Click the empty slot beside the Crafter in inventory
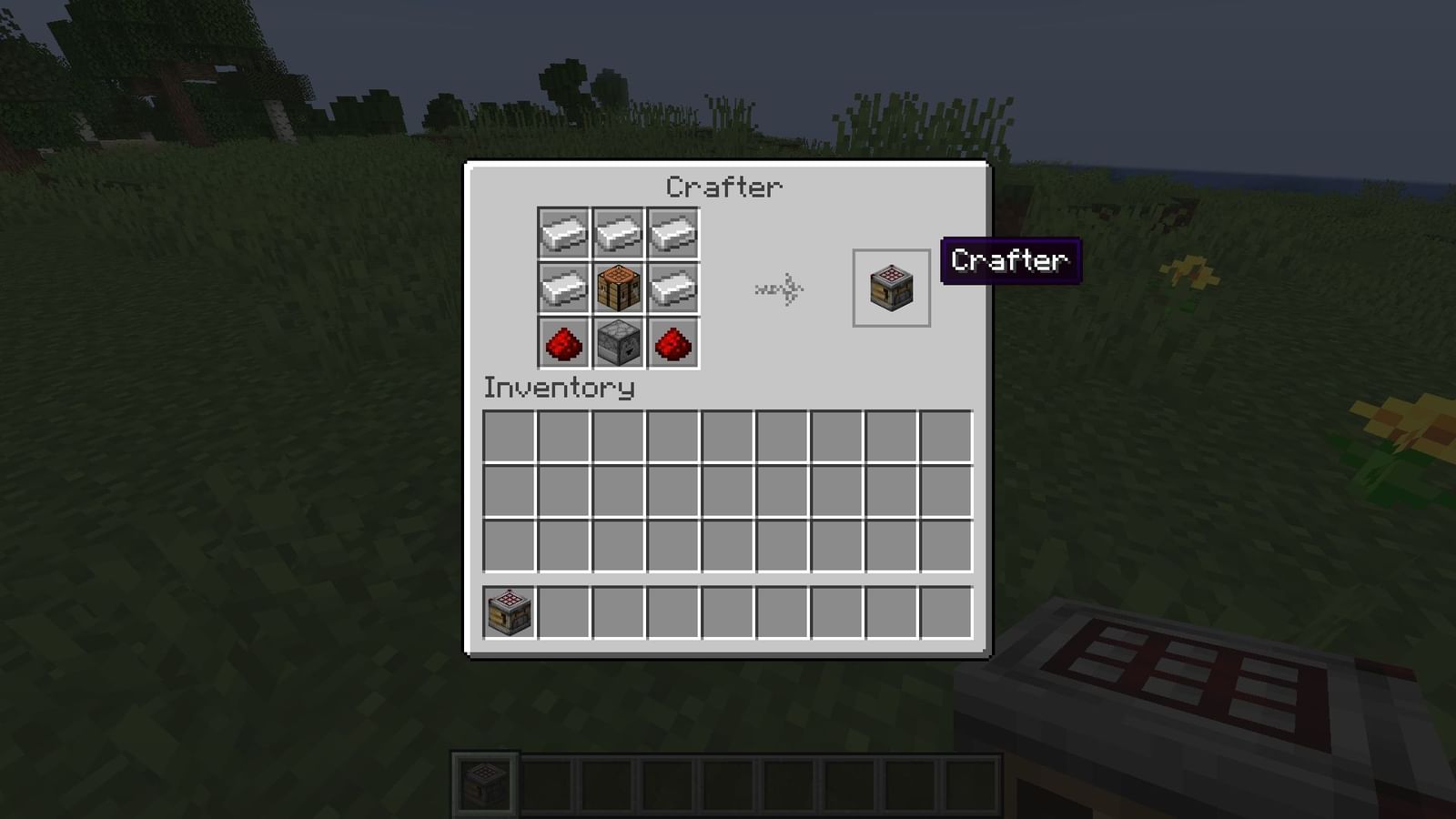This screenshot has width=1456, height=819. pyautogui.click(x=564, y=612)
